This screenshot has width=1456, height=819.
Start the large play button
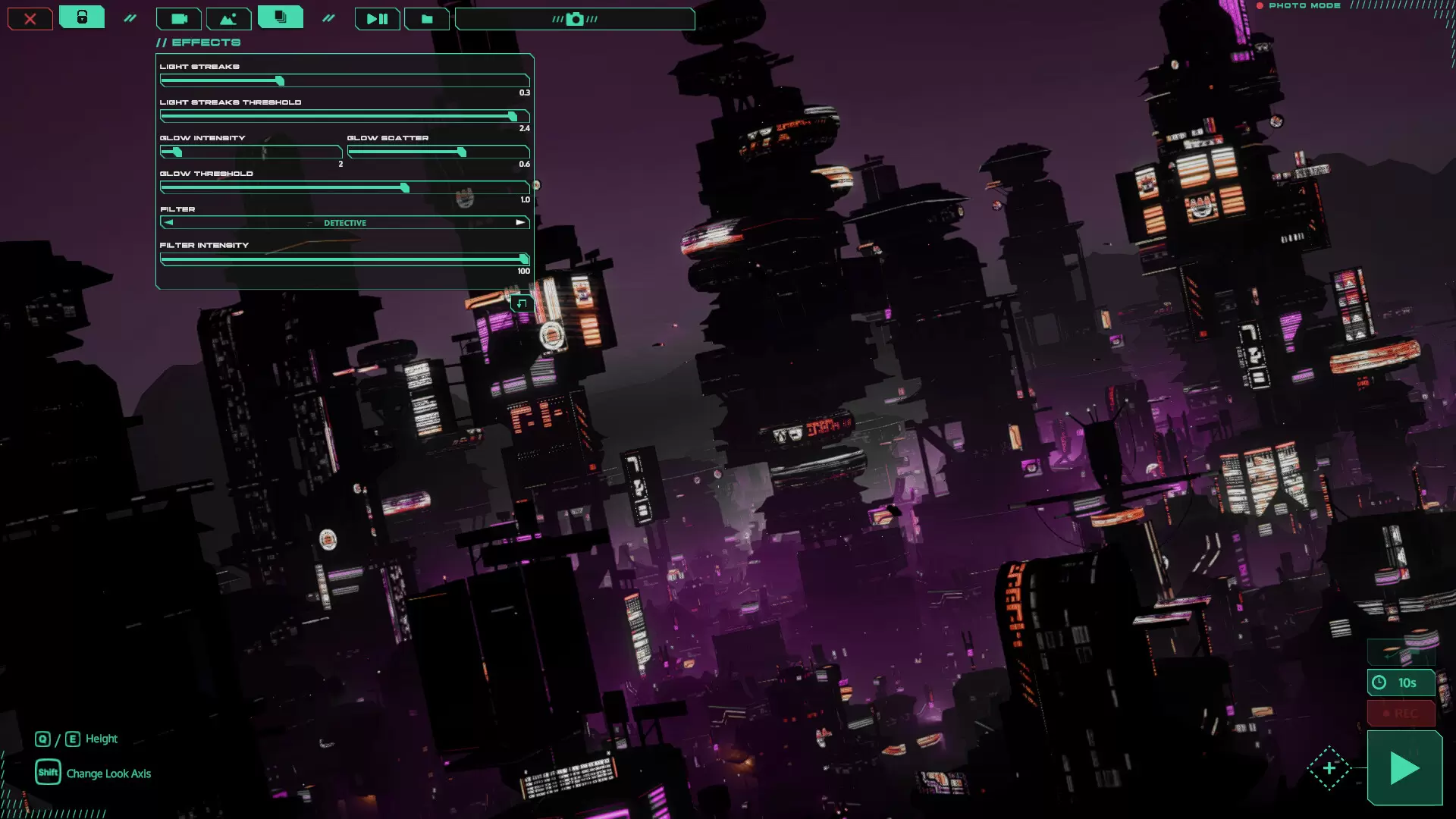[1404, 768]
